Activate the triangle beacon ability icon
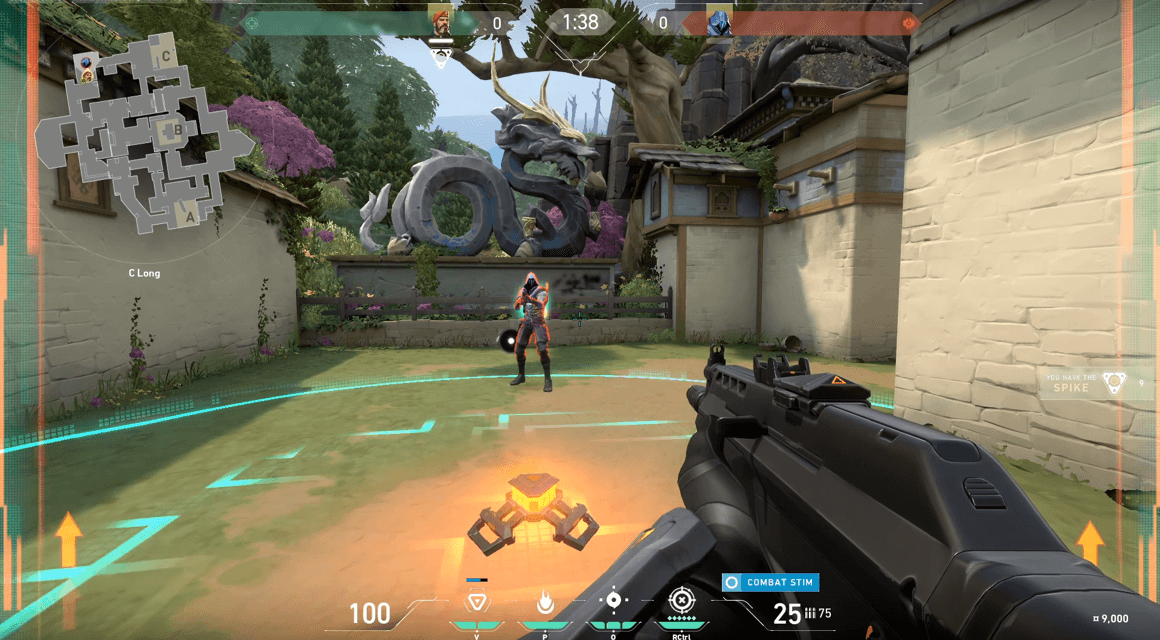 (x=477, y=602)
